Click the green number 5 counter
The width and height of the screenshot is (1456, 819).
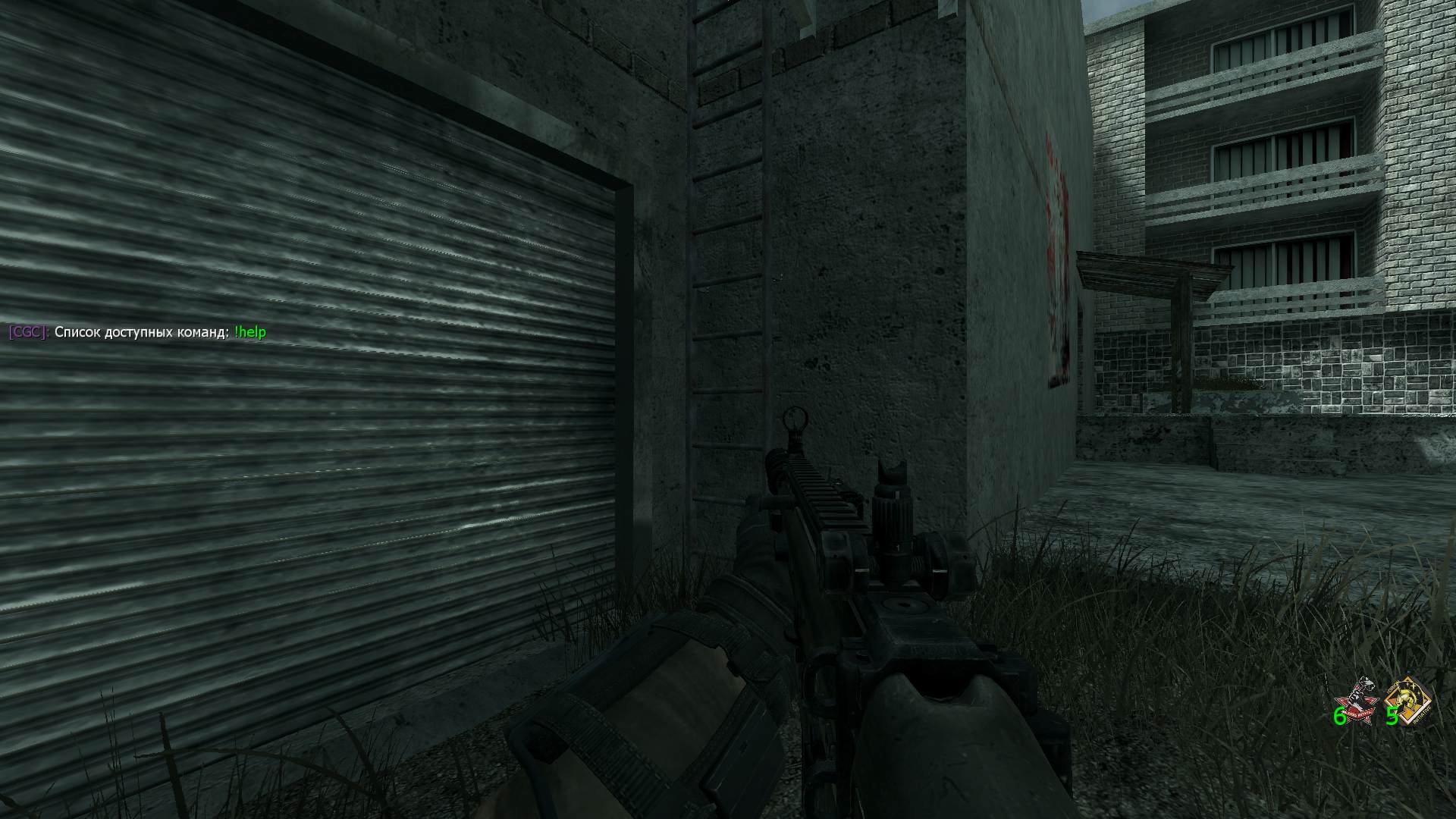(1392, 716)
